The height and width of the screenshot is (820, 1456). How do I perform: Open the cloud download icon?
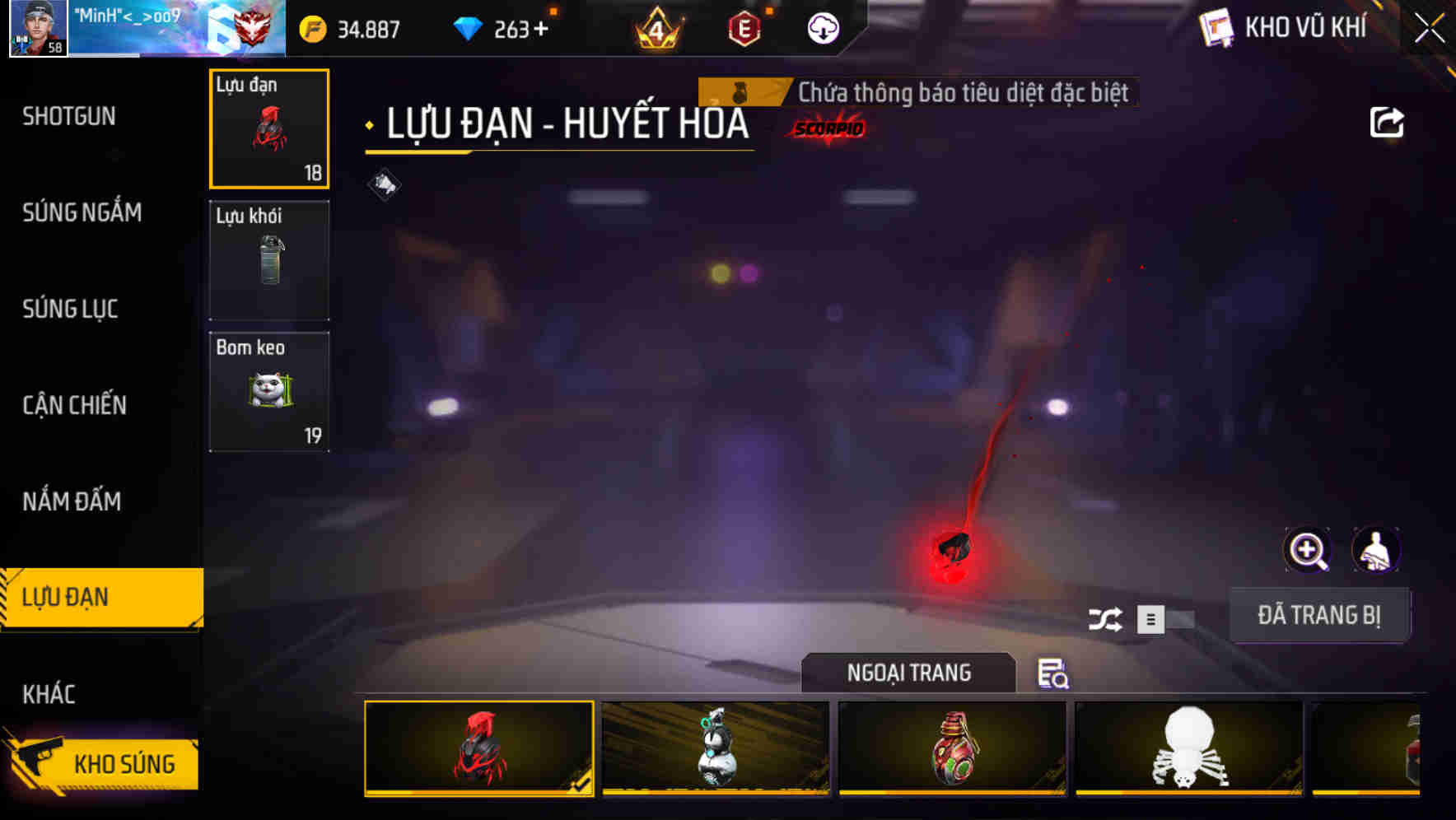(x=824, y=30)
